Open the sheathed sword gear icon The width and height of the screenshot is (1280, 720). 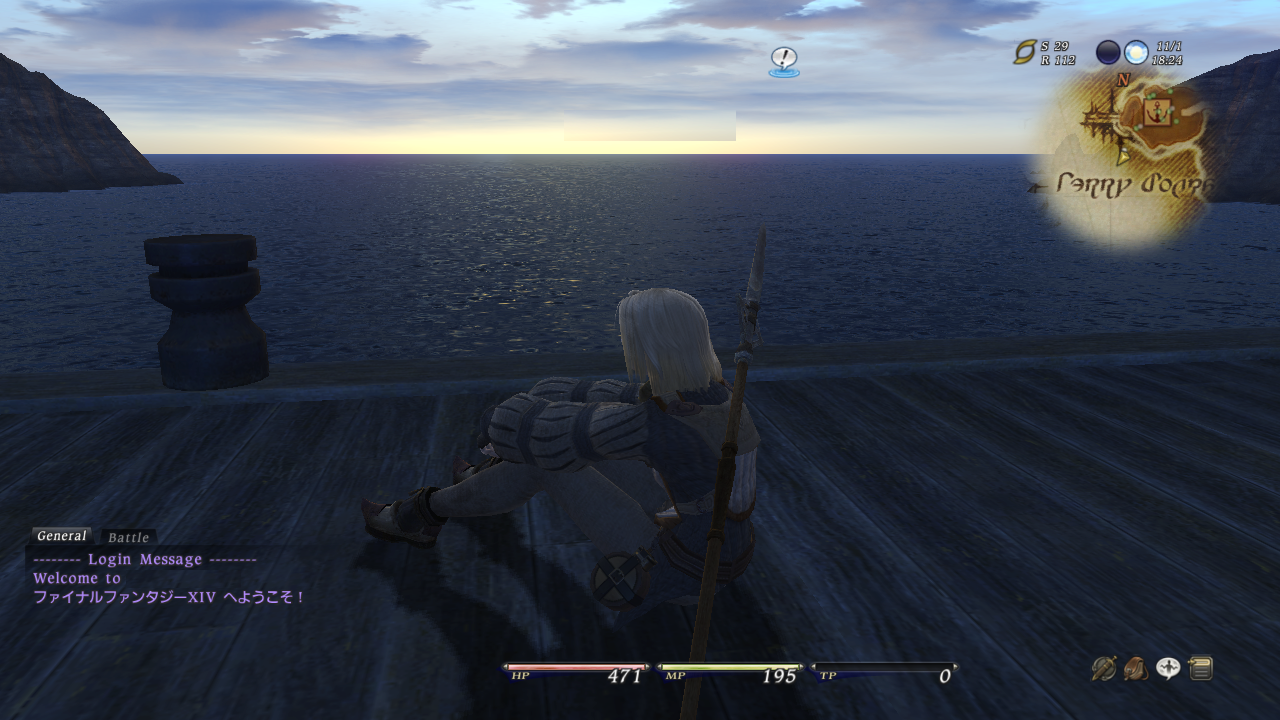pos(1103,668)
